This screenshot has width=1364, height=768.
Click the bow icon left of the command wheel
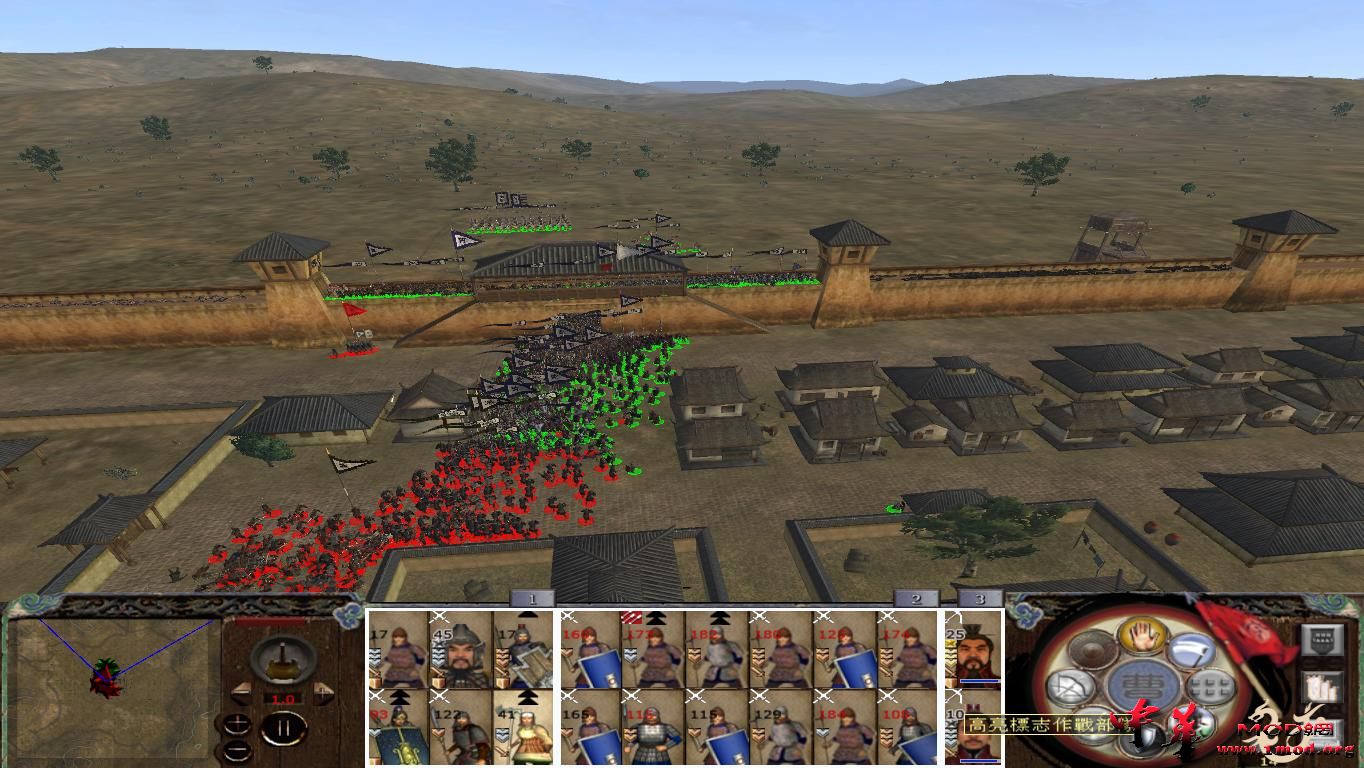point(1070,685)
